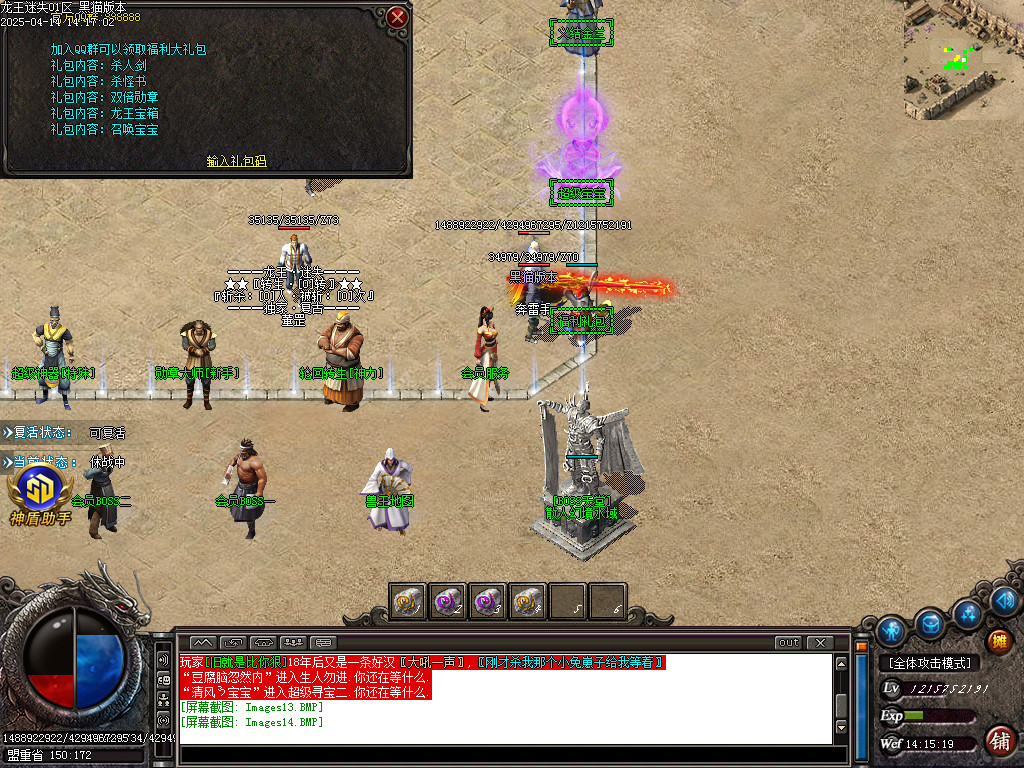Use the purple scroll in hotbar slot 3
Image resolution: width=1024 pixels, height=768 pixels.
[487, 601]
